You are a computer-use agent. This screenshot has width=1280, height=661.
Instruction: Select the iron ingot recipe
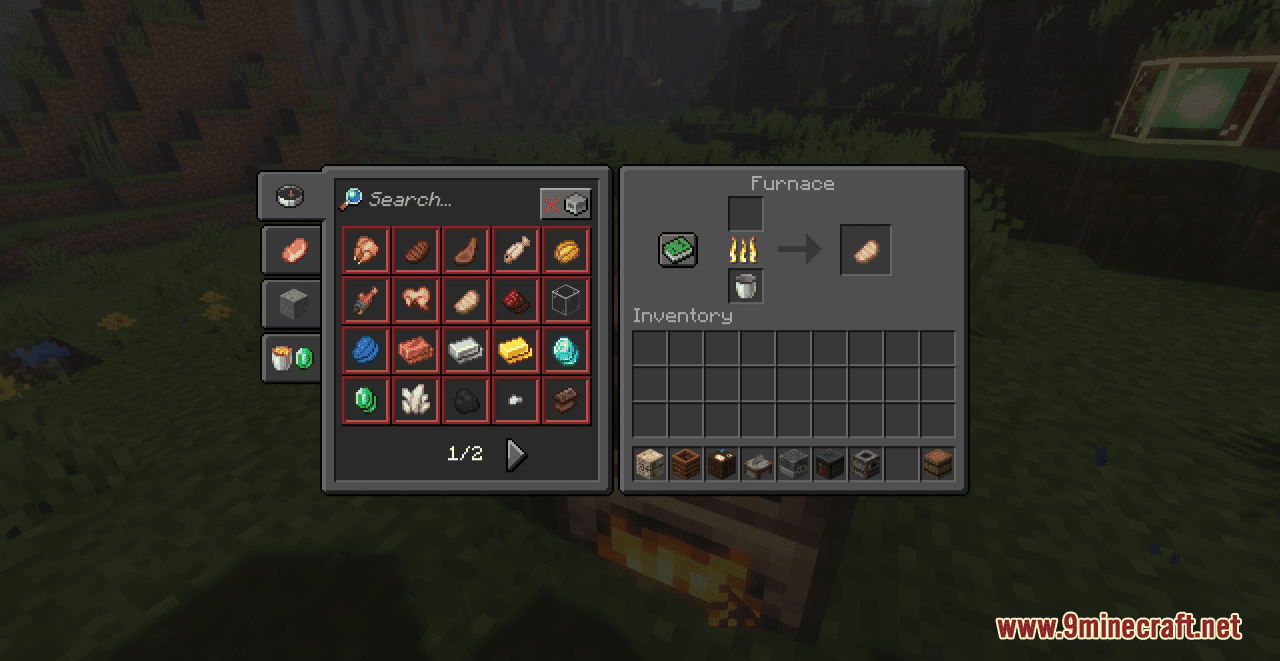point(466,350)
